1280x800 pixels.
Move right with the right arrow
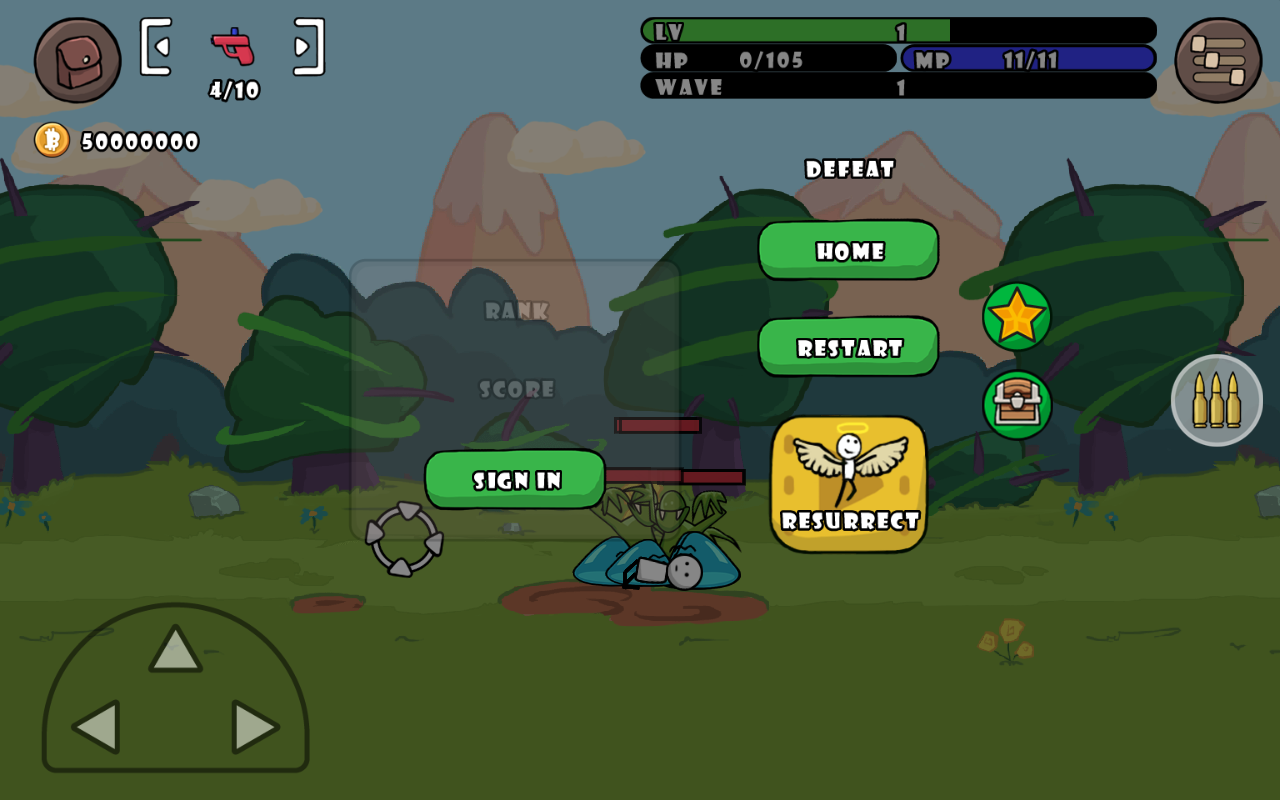pos(254,727)
